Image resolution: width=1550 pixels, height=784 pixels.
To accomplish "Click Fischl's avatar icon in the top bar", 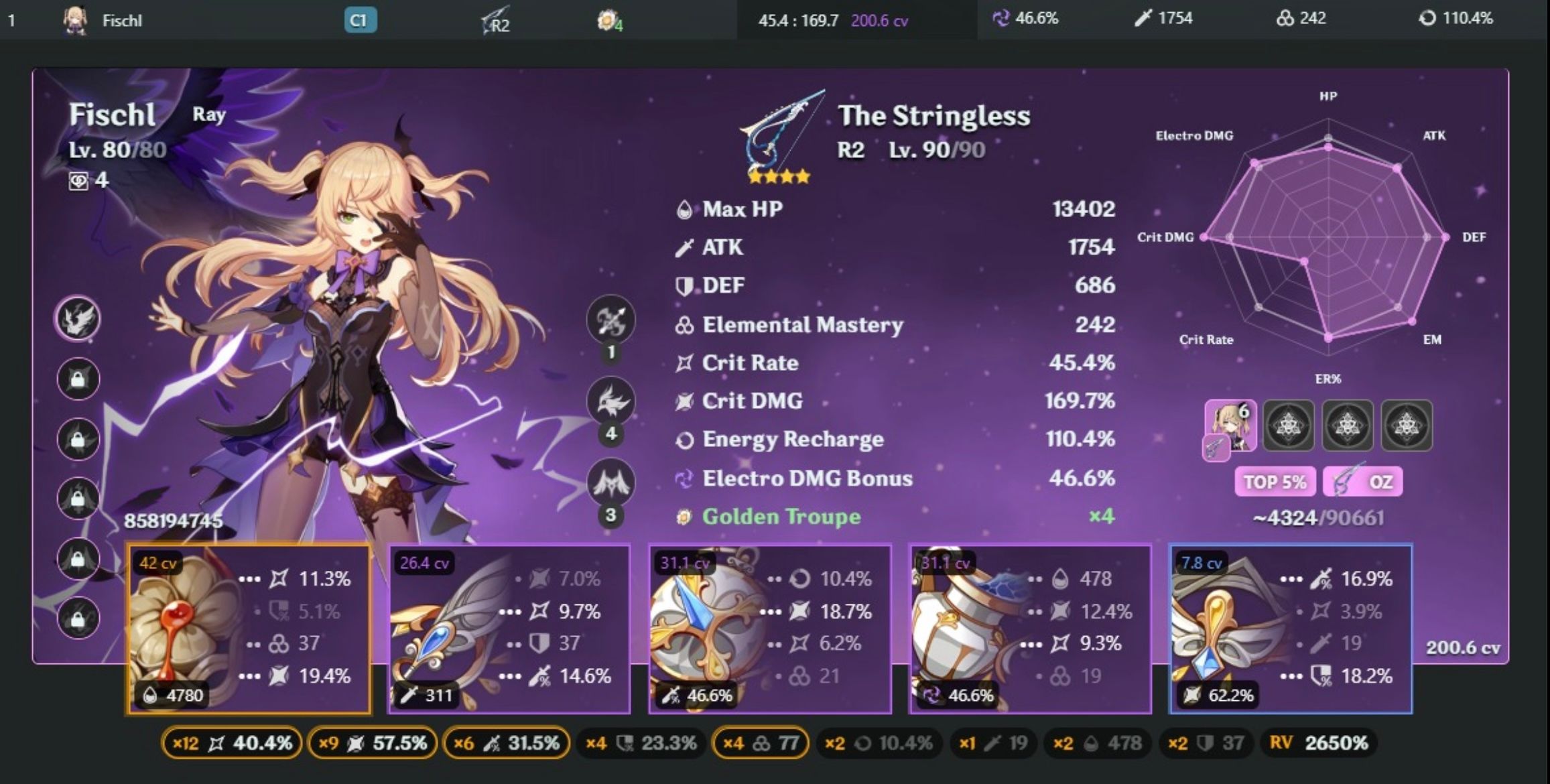I will (76, 19).
